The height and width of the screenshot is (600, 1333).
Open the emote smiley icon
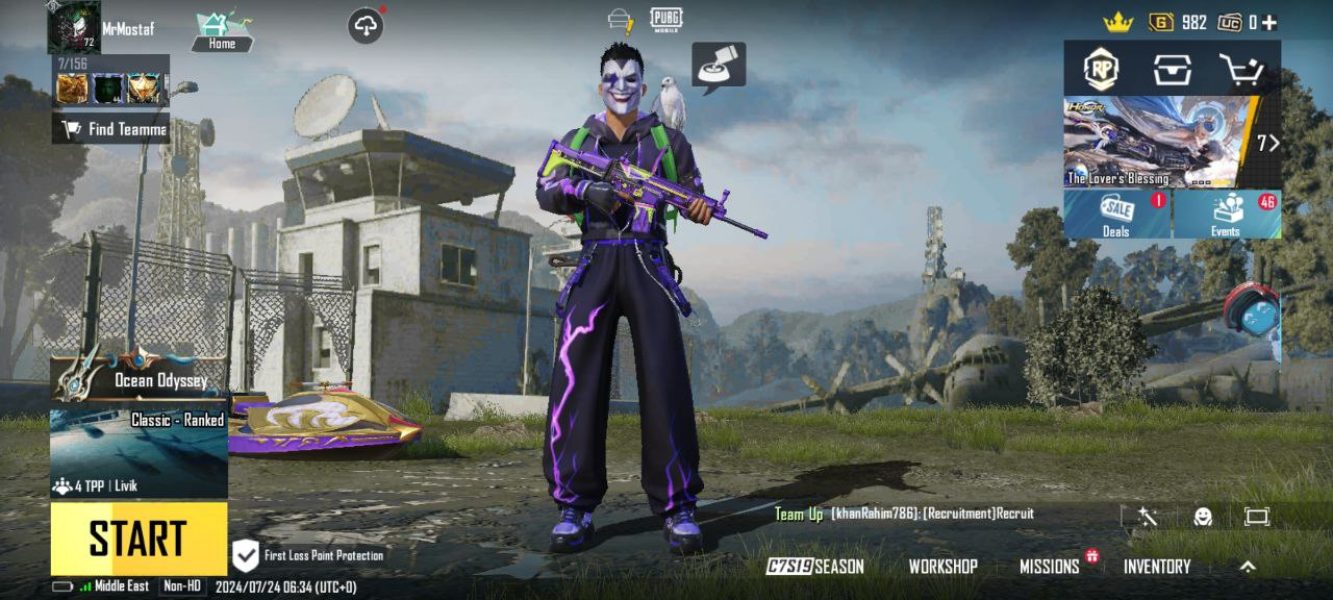point(1203,516)
